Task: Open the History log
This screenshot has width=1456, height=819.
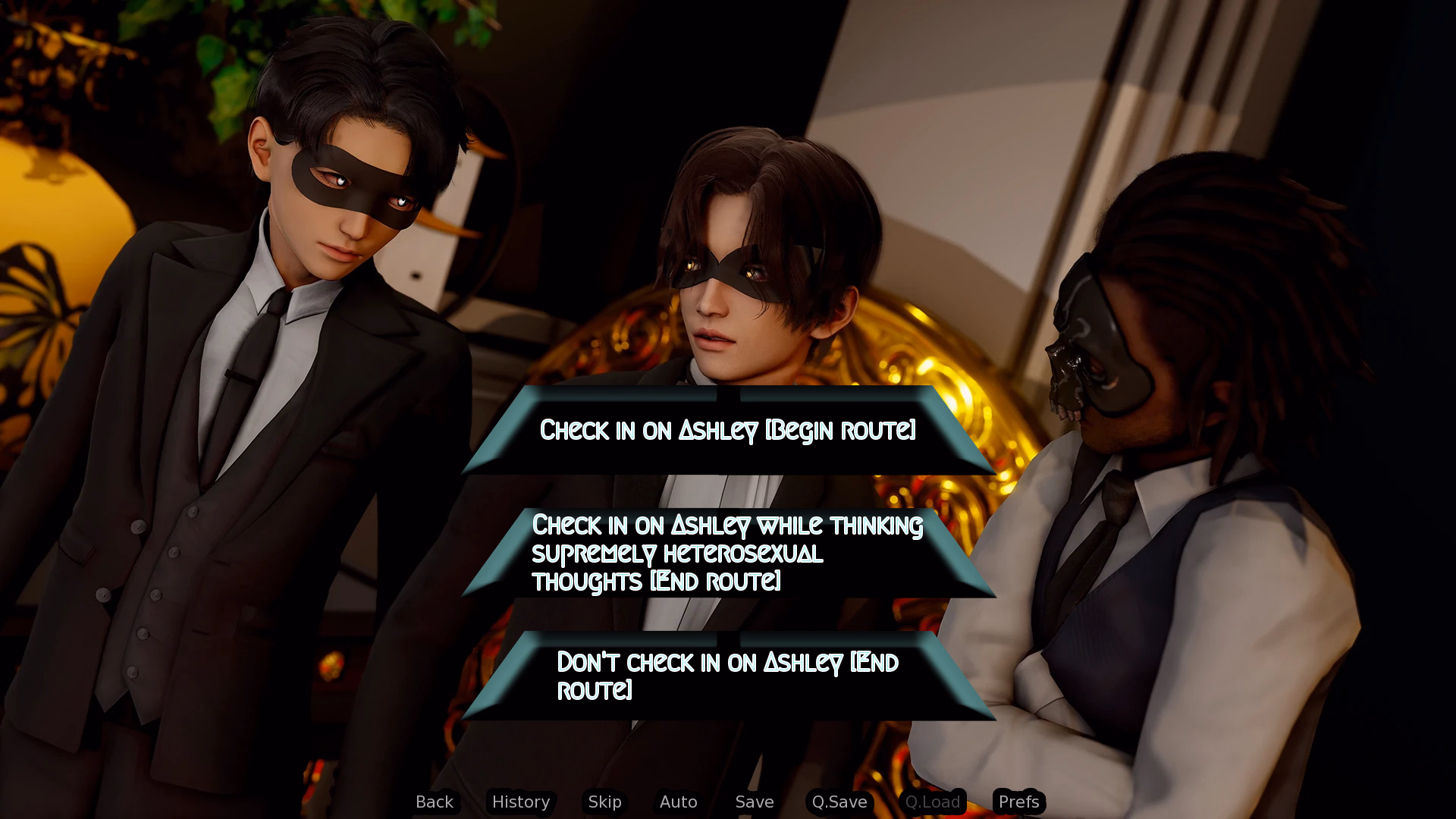Action: tap(521, 802)
